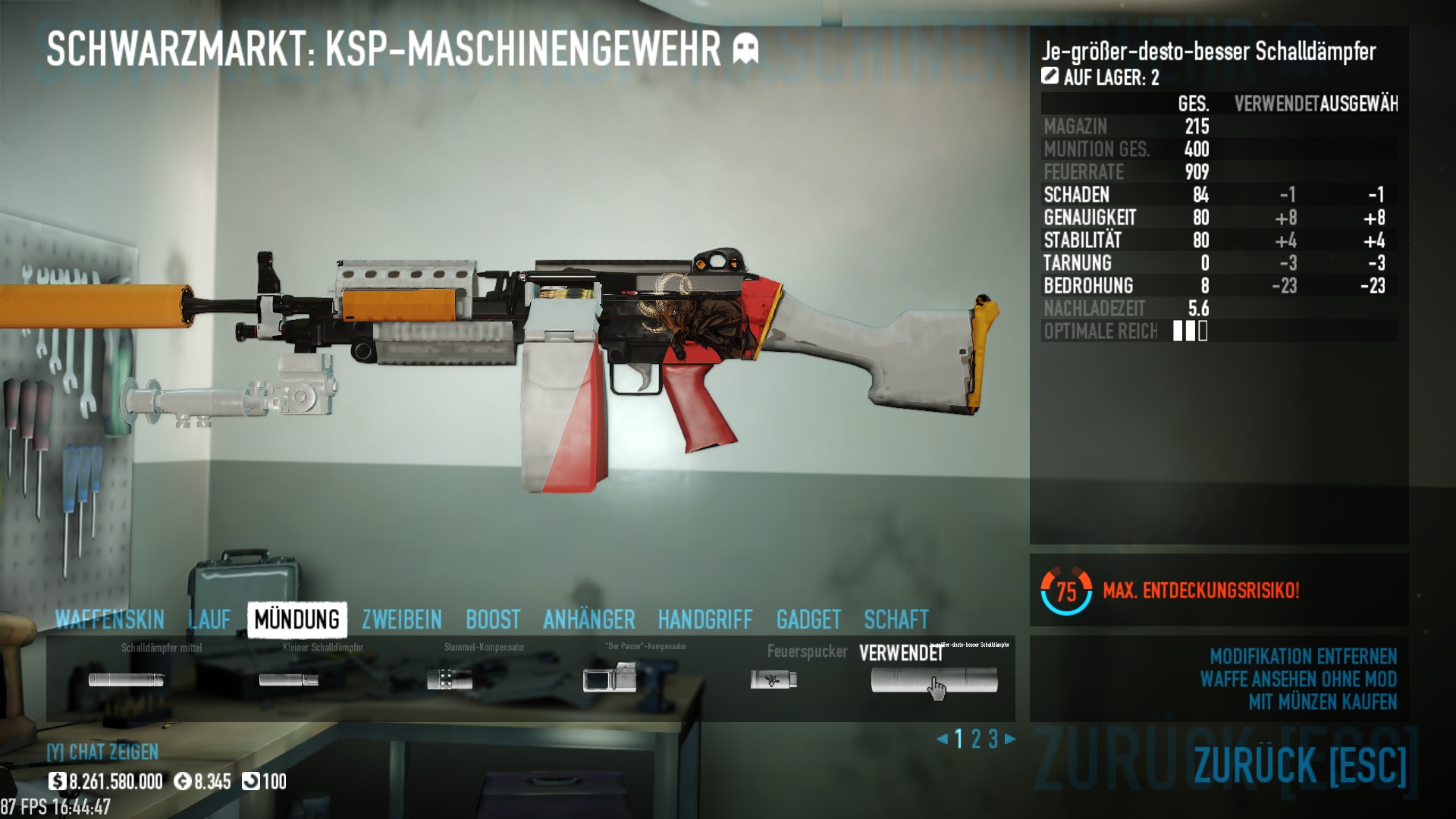This screenshot has width=1456, height=819.
Task: Select Mit Münzen kaufen
Action: 1323,702
